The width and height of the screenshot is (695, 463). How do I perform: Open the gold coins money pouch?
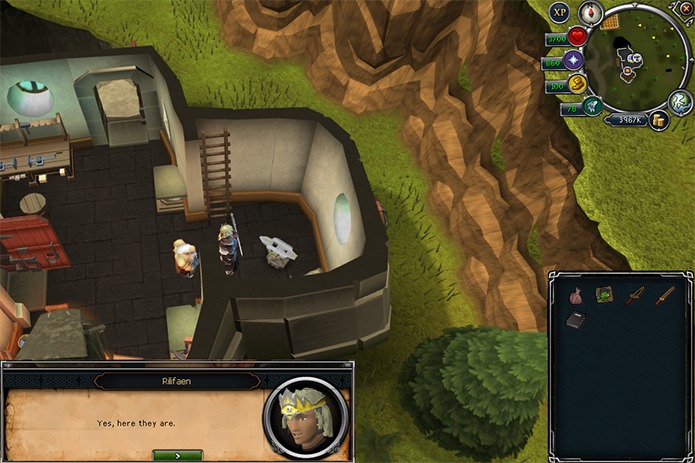[659, 120]
